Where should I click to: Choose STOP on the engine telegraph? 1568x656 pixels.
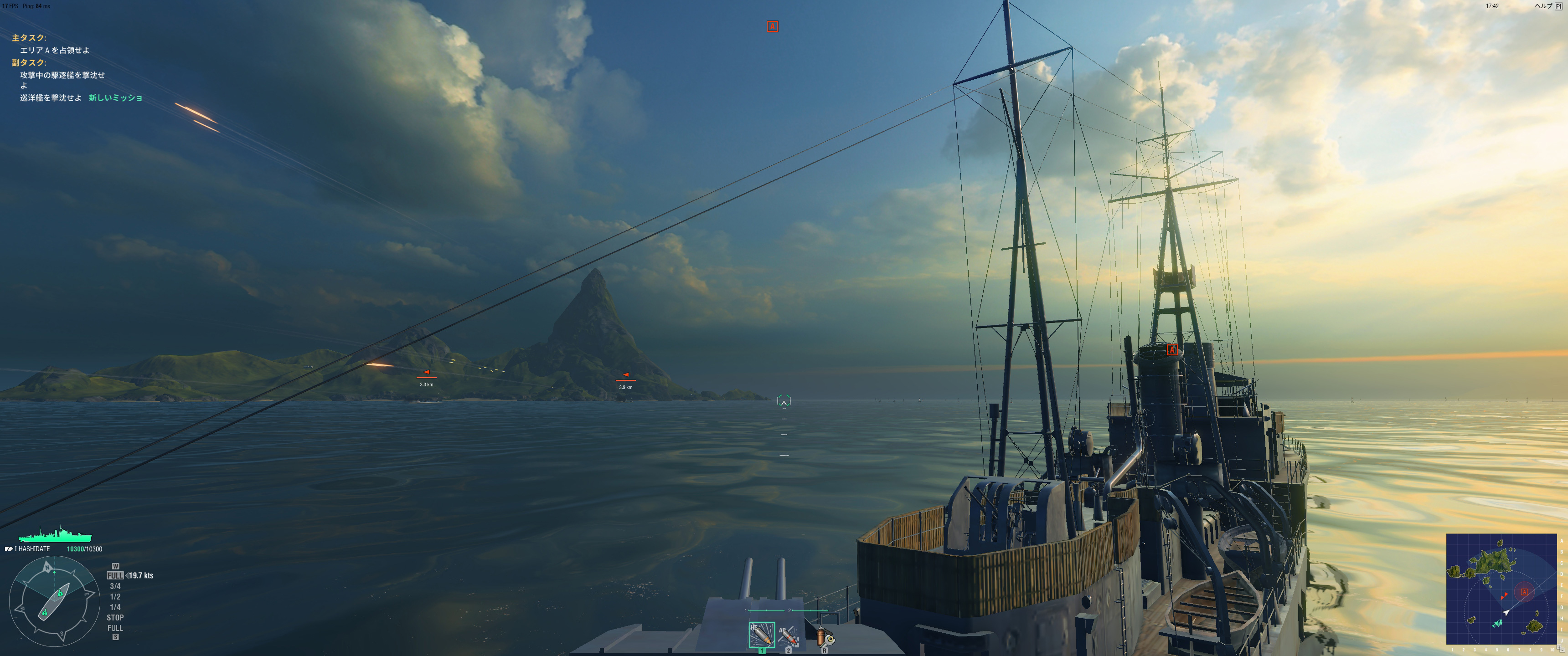click(115, 617)
